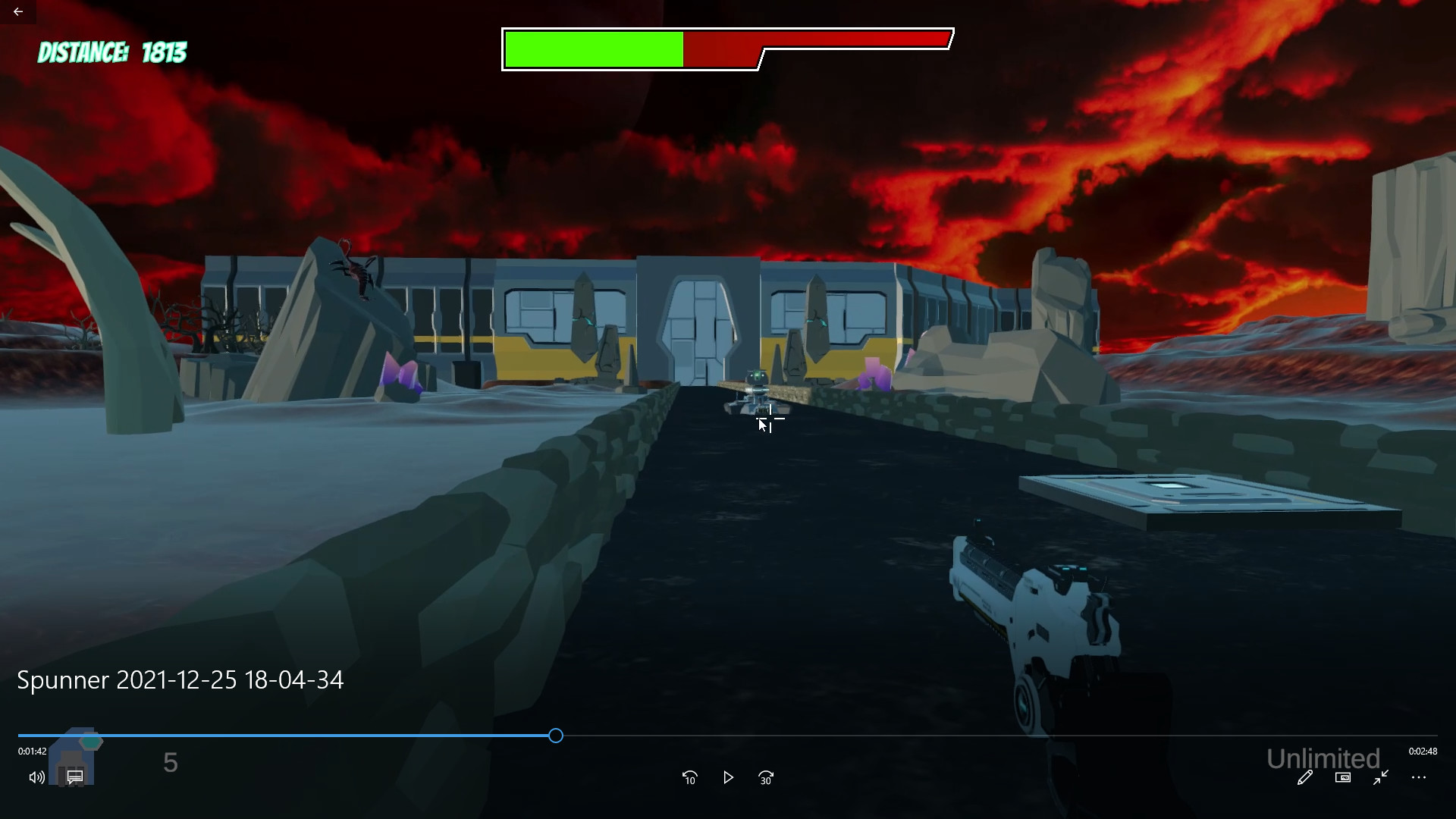Toggle mute using the volume control
The height and width of the screenshot is (819, 1456).
click(36, 777)
